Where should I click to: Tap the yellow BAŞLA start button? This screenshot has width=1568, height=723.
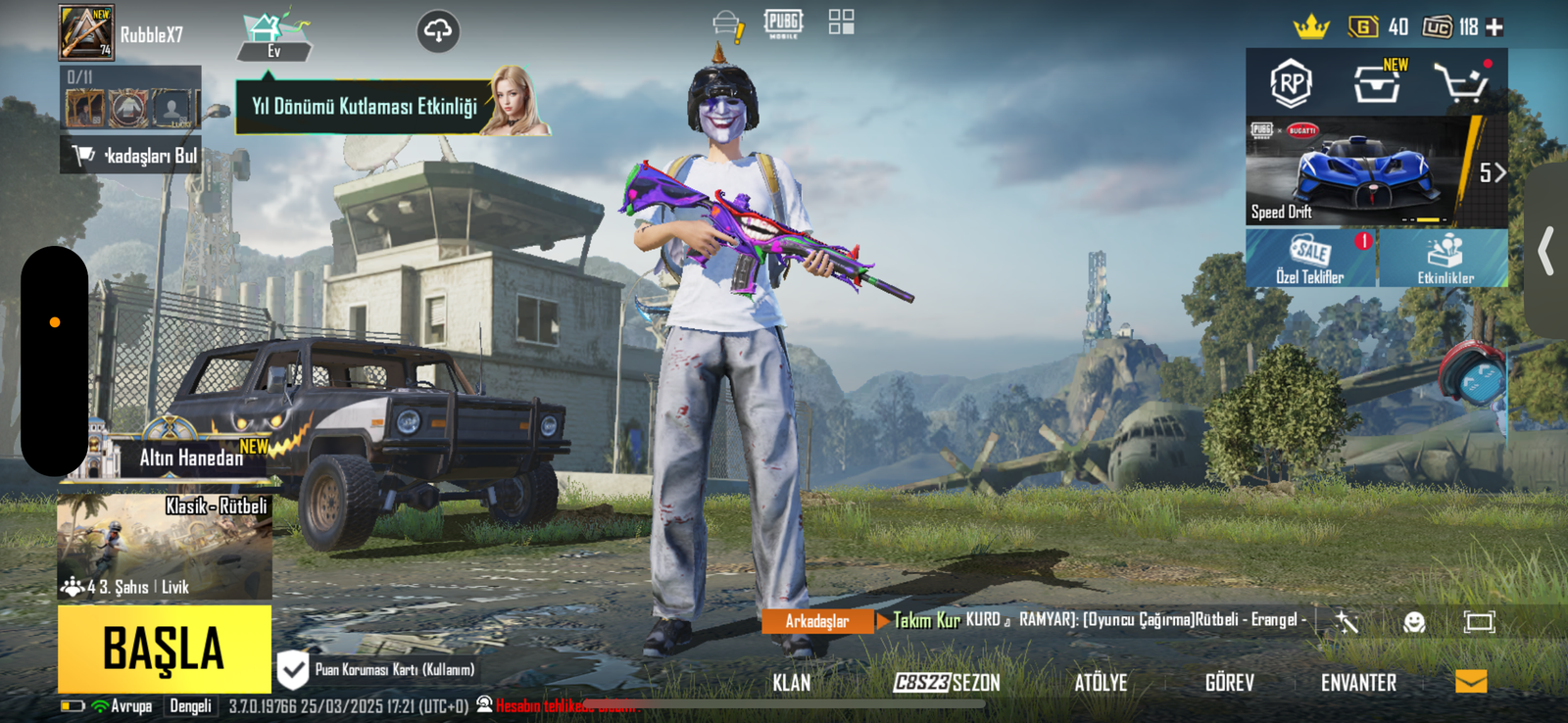pos(164,649)
